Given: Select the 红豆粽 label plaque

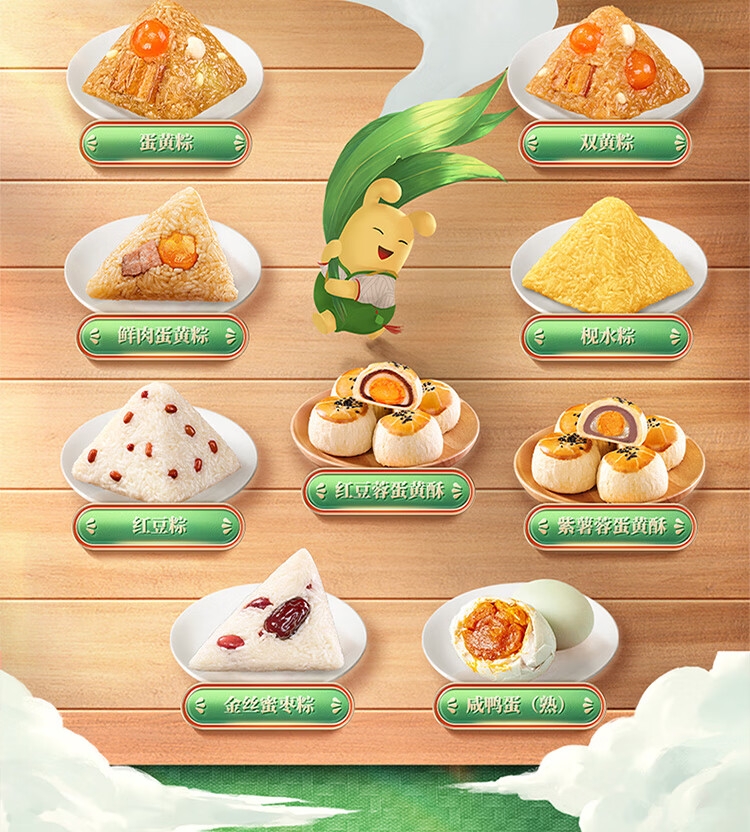Looking at the screenshot, I should pyautogui.click(x=158, y=526).
